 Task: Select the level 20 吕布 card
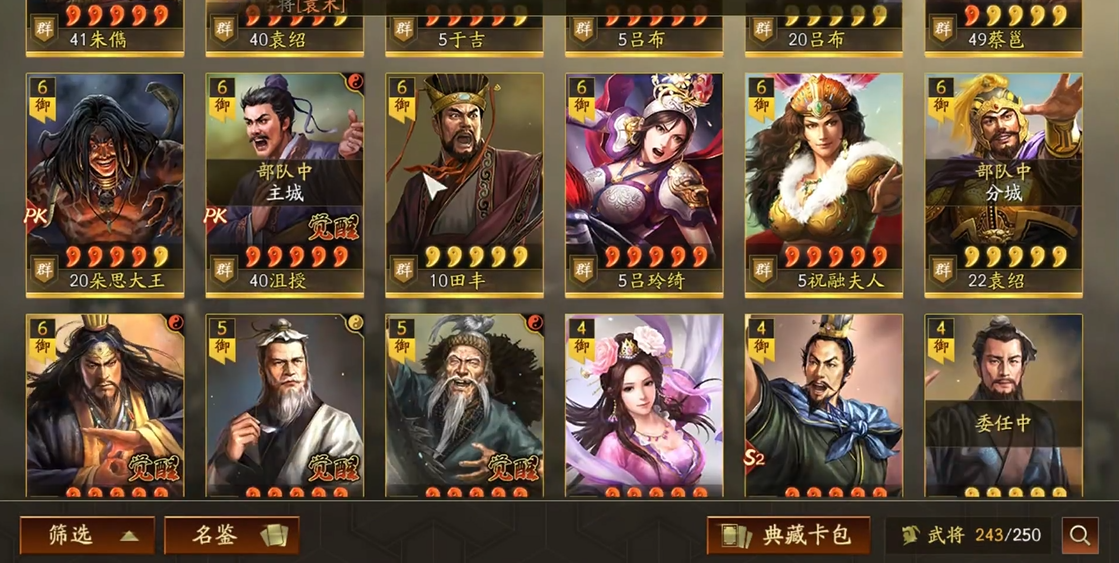coord(824,27)
